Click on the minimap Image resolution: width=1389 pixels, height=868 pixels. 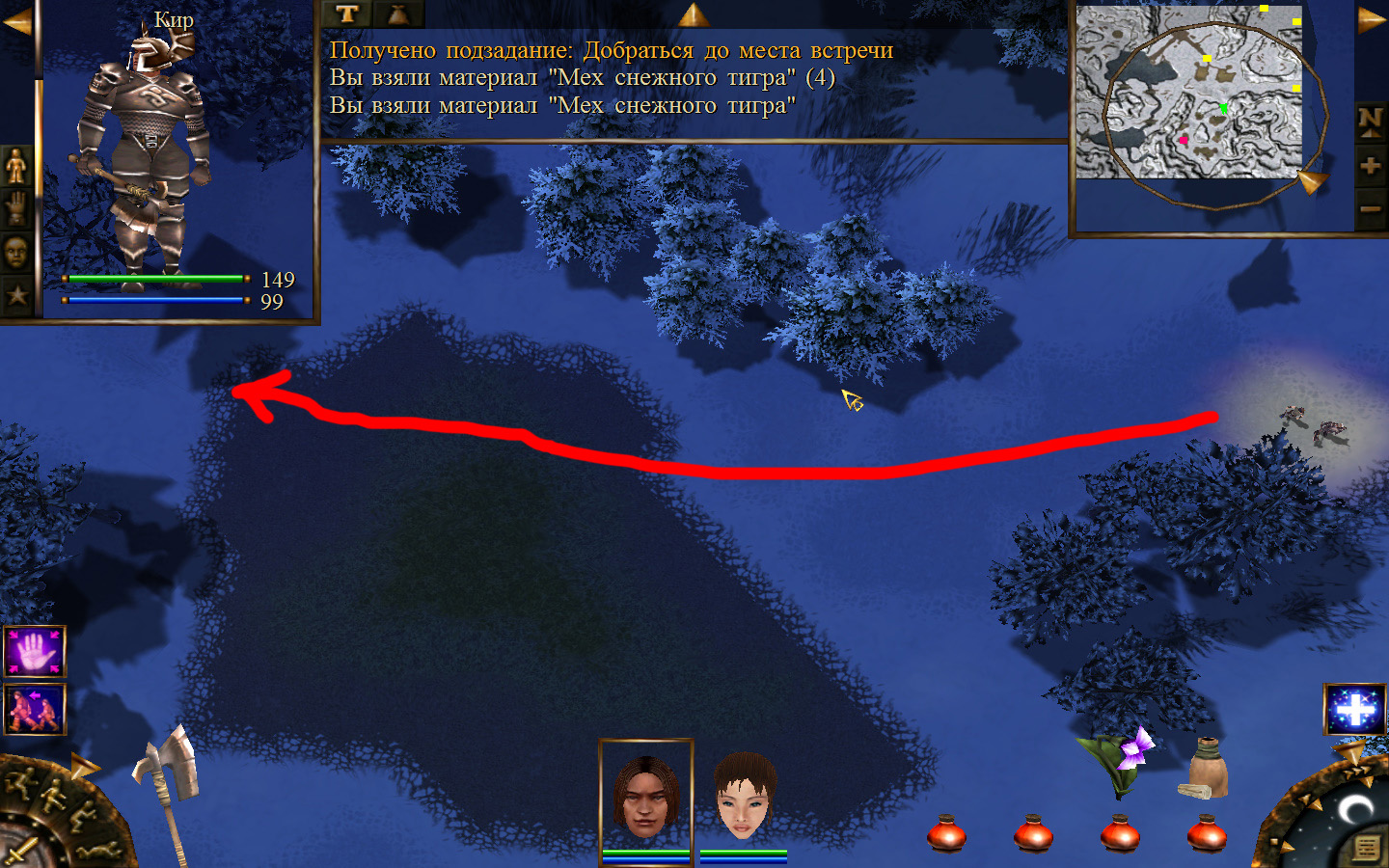(1188, 93)
